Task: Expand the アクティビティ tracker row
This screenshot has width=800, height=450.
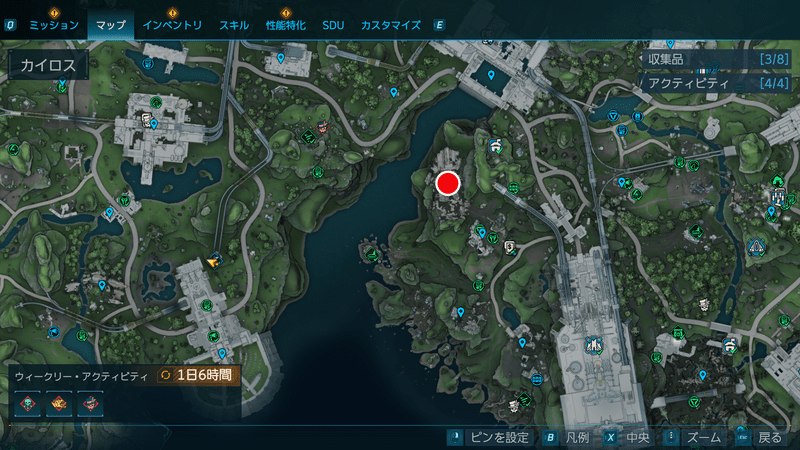Action: pyautogui.click(x=714, y=84)
